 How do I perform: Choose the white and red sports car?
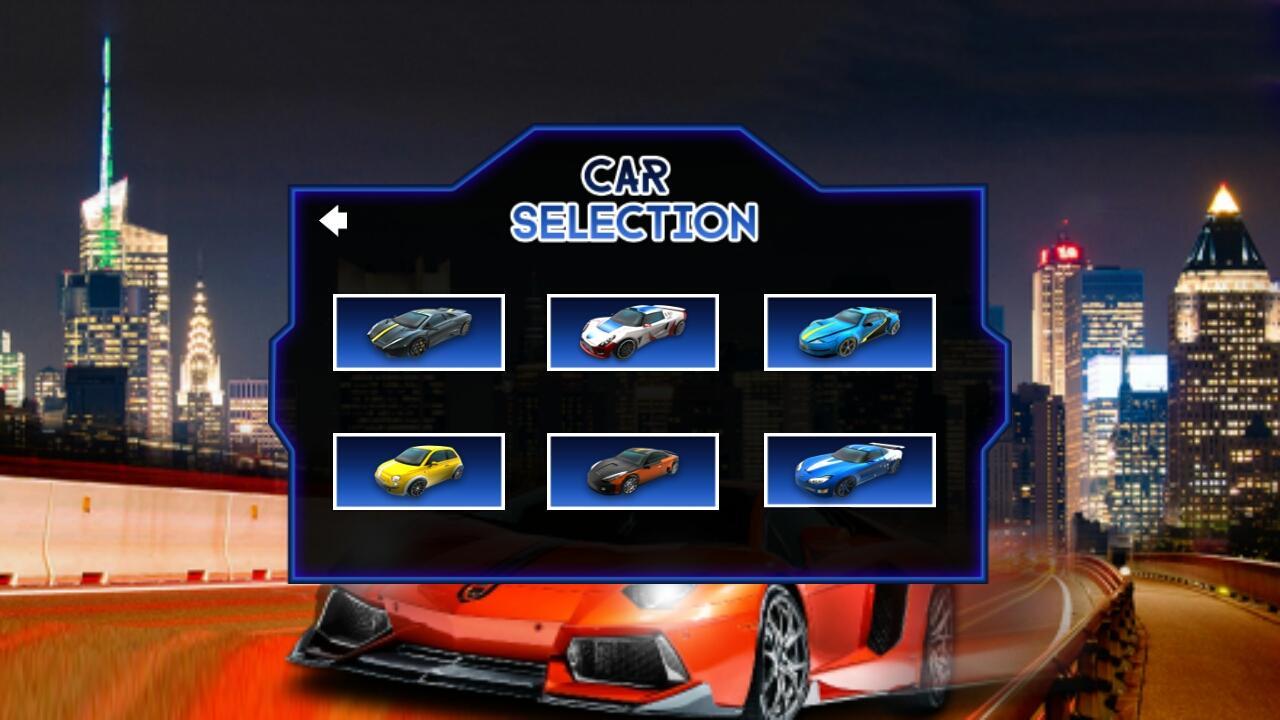pos(633,332)
